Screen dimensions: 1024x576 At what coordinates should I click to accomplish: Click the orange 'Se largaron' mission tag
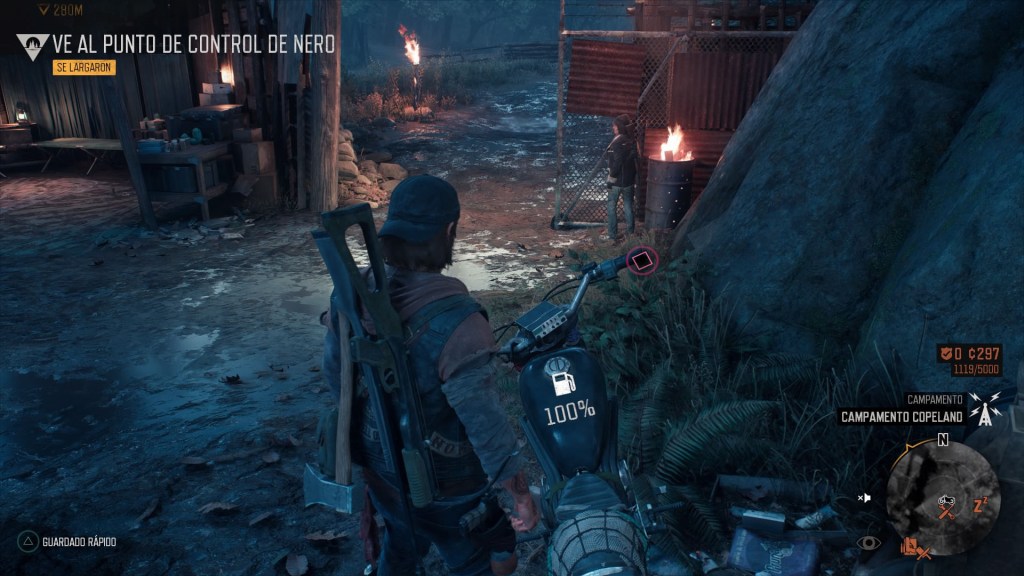[x=84, y=68]
